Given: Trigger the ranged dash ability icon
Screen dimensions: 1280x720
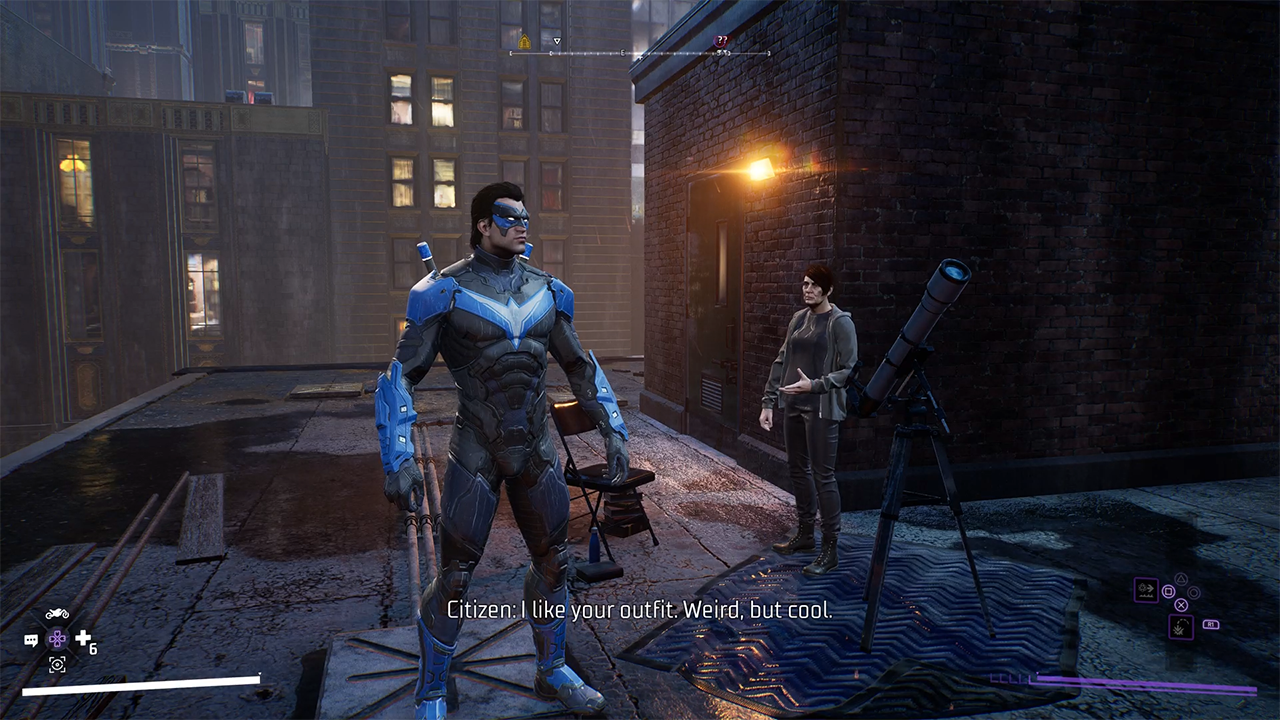Looking at the screenshot, I should (x=1146, y=589).
